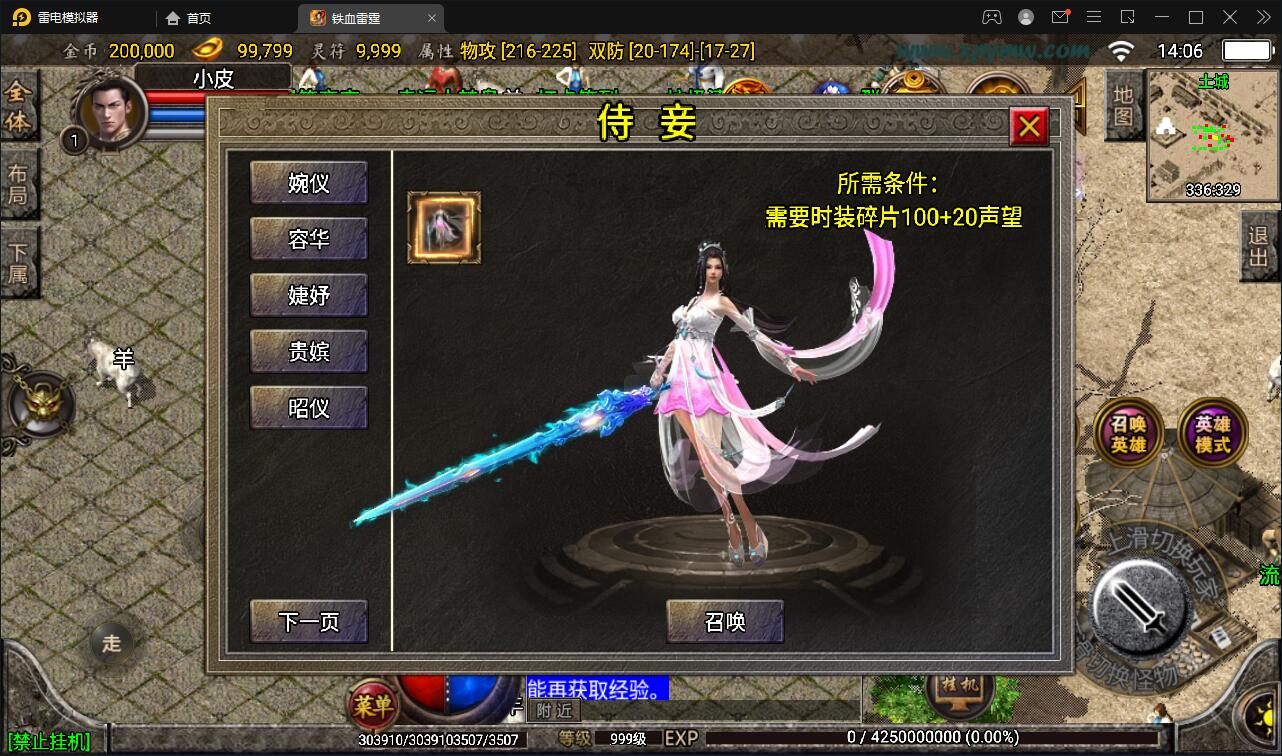Go to next page with 下一页
The image size is (1282, 756).
(x=307, y=621)
